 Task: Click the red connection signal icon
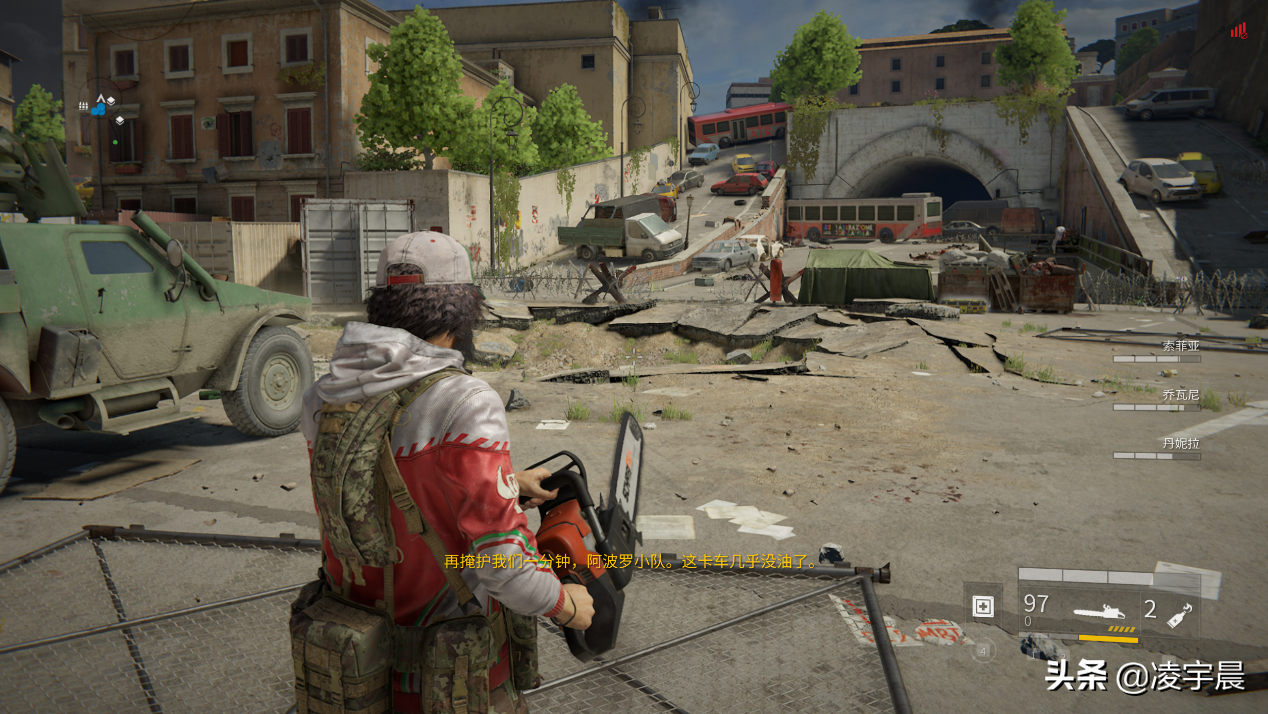pos(1239,31)
